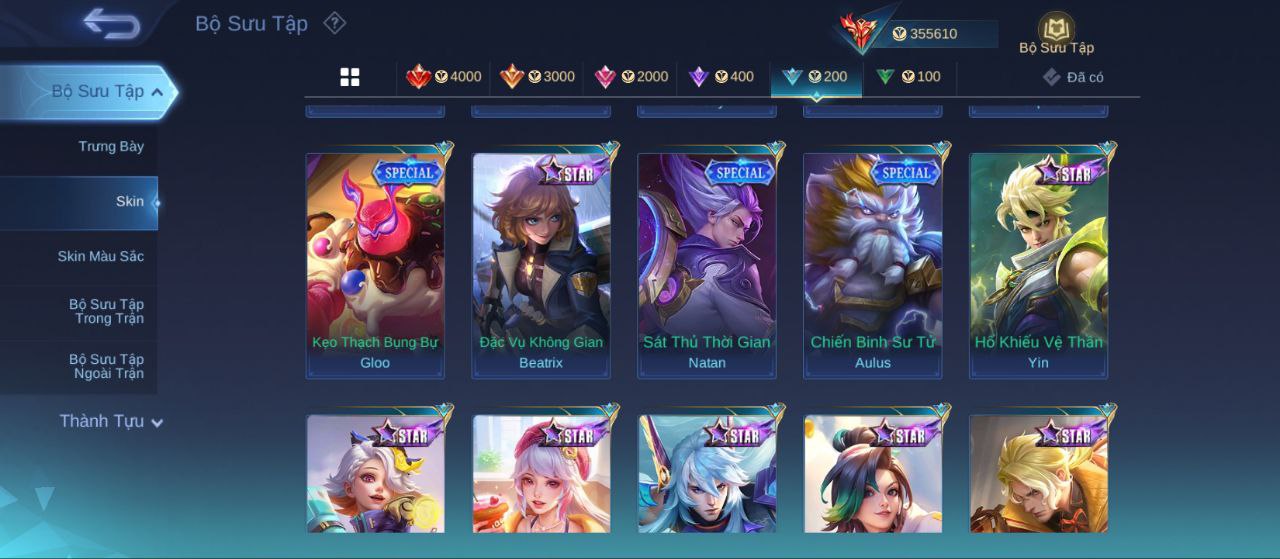The height and width of the screenshot is (559, 1280).
Task: Switch to the 4000 points tier tab
Action: (443, 77)
